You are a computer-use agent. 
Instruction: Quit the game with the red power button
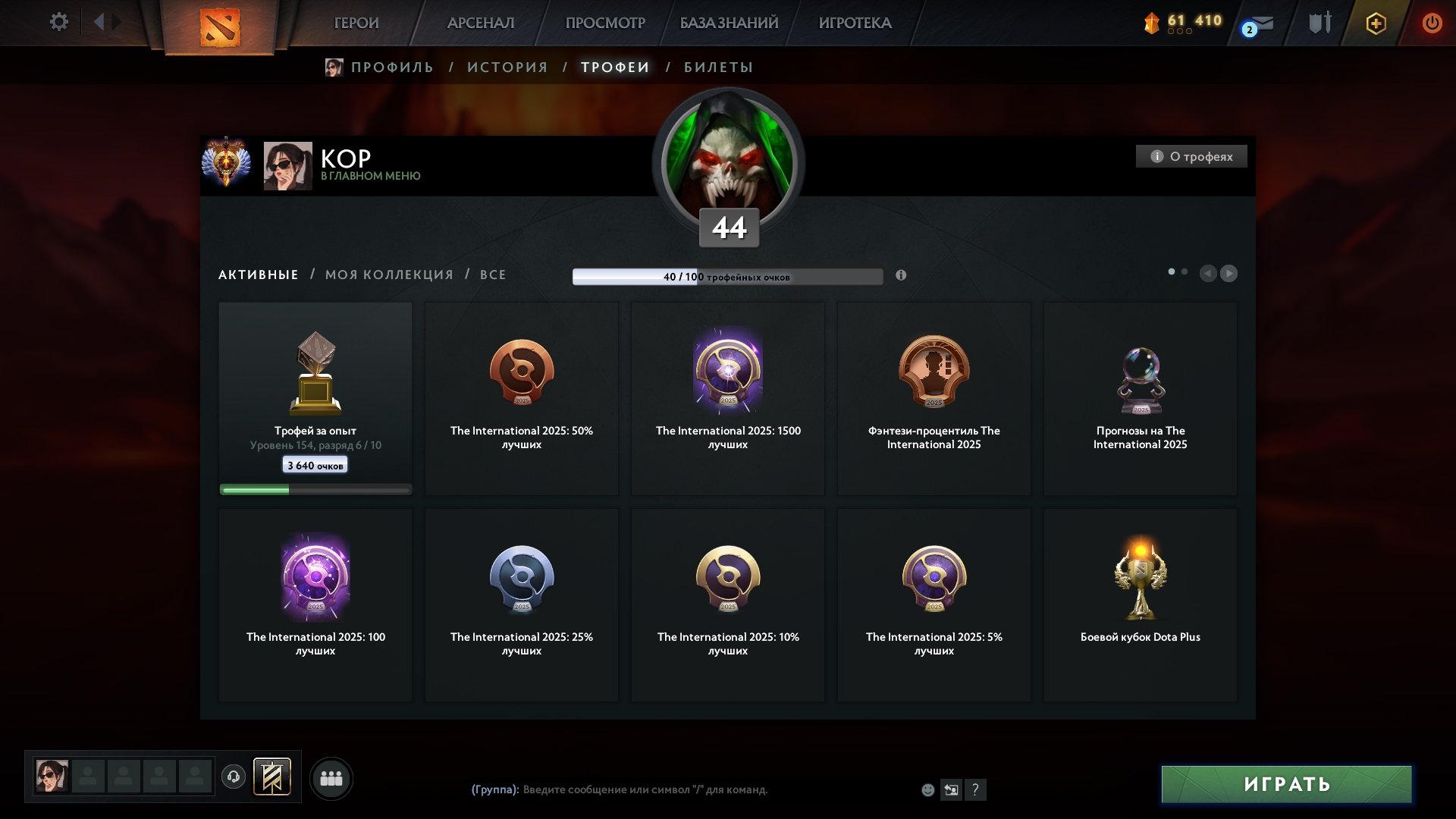1432,24
